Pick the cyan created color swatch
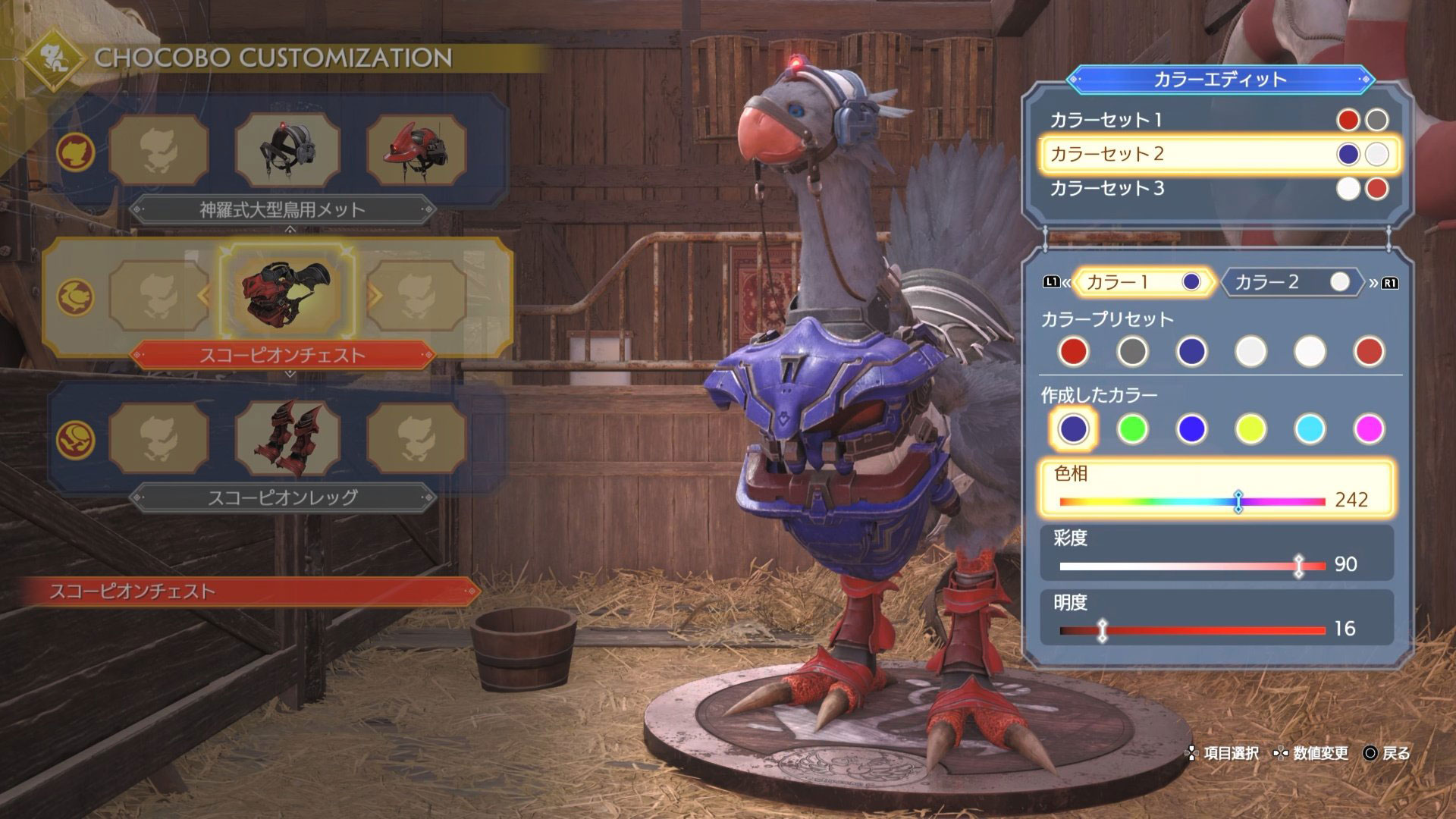The image size is (1456, 819). pyautogui.click(x=1310, y=428)
